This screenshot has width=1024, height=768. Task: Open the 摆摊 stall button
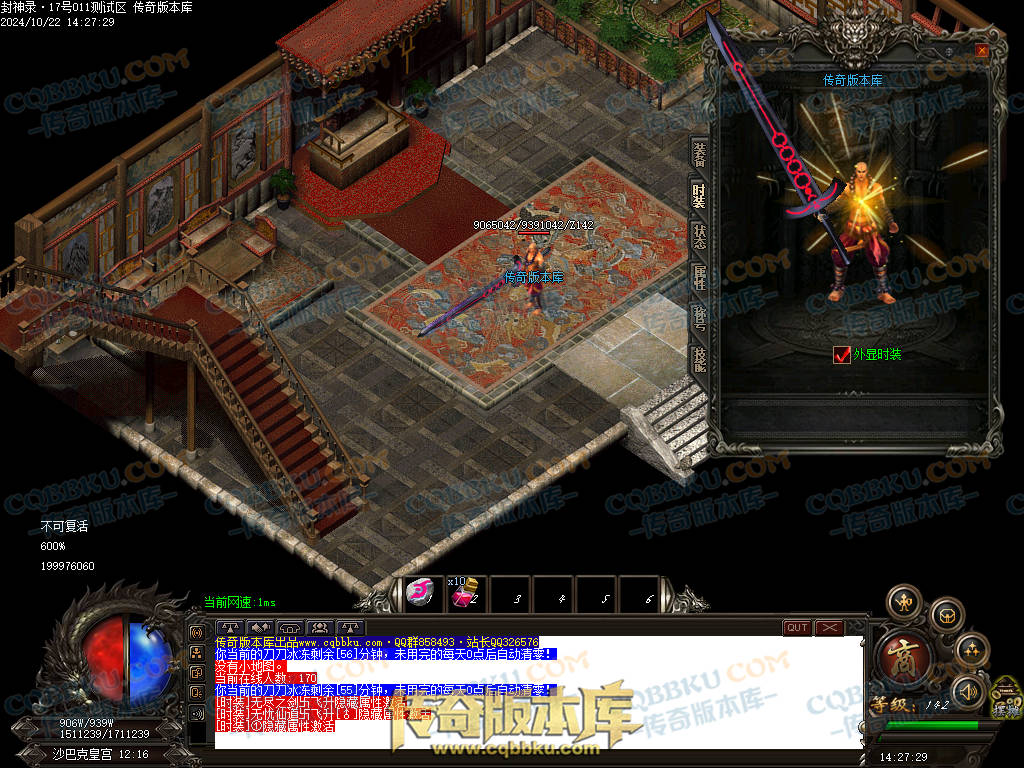coord(1005,699)
